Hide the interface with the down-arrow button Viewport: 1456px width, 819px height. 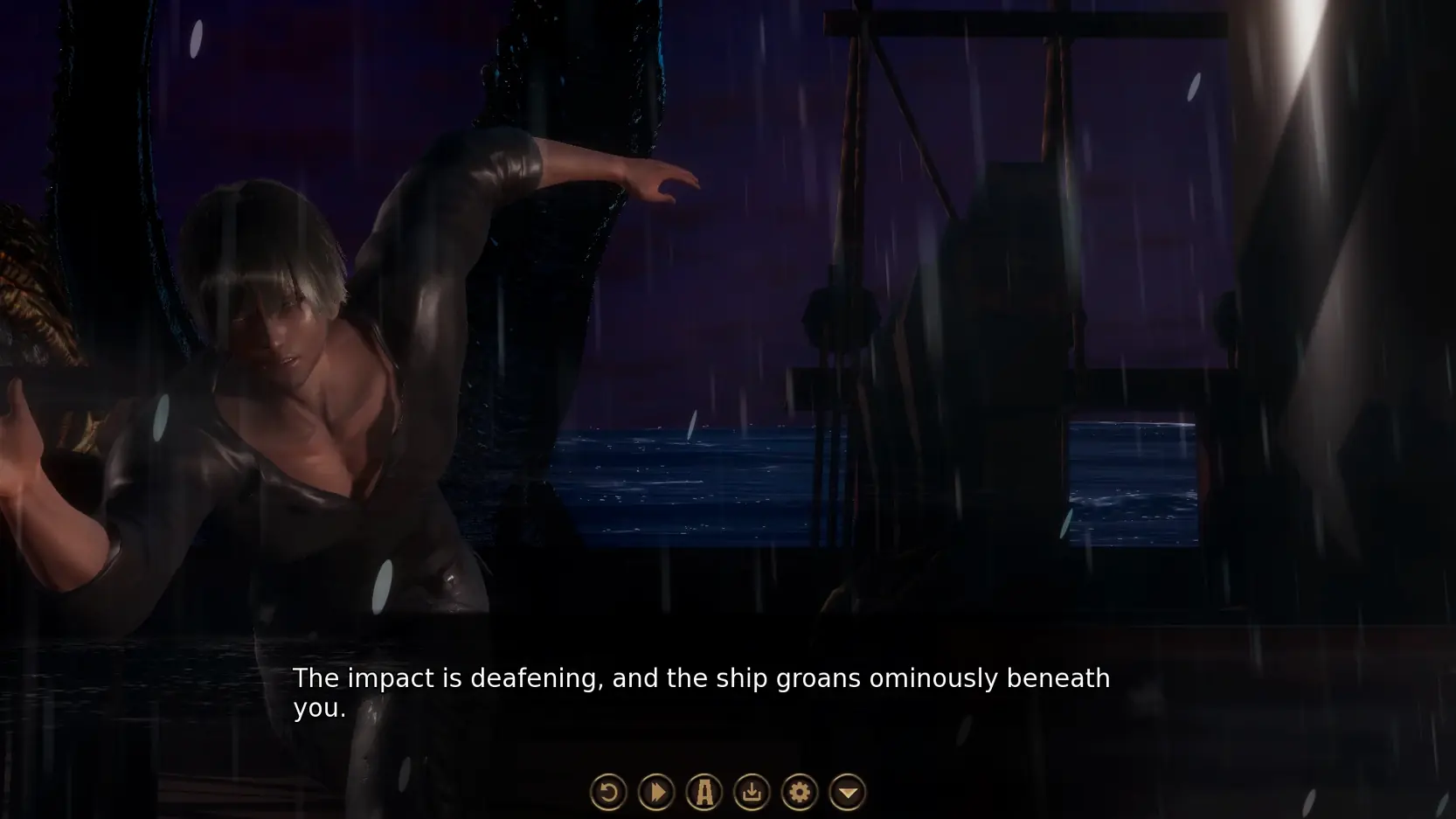point(847,793)
